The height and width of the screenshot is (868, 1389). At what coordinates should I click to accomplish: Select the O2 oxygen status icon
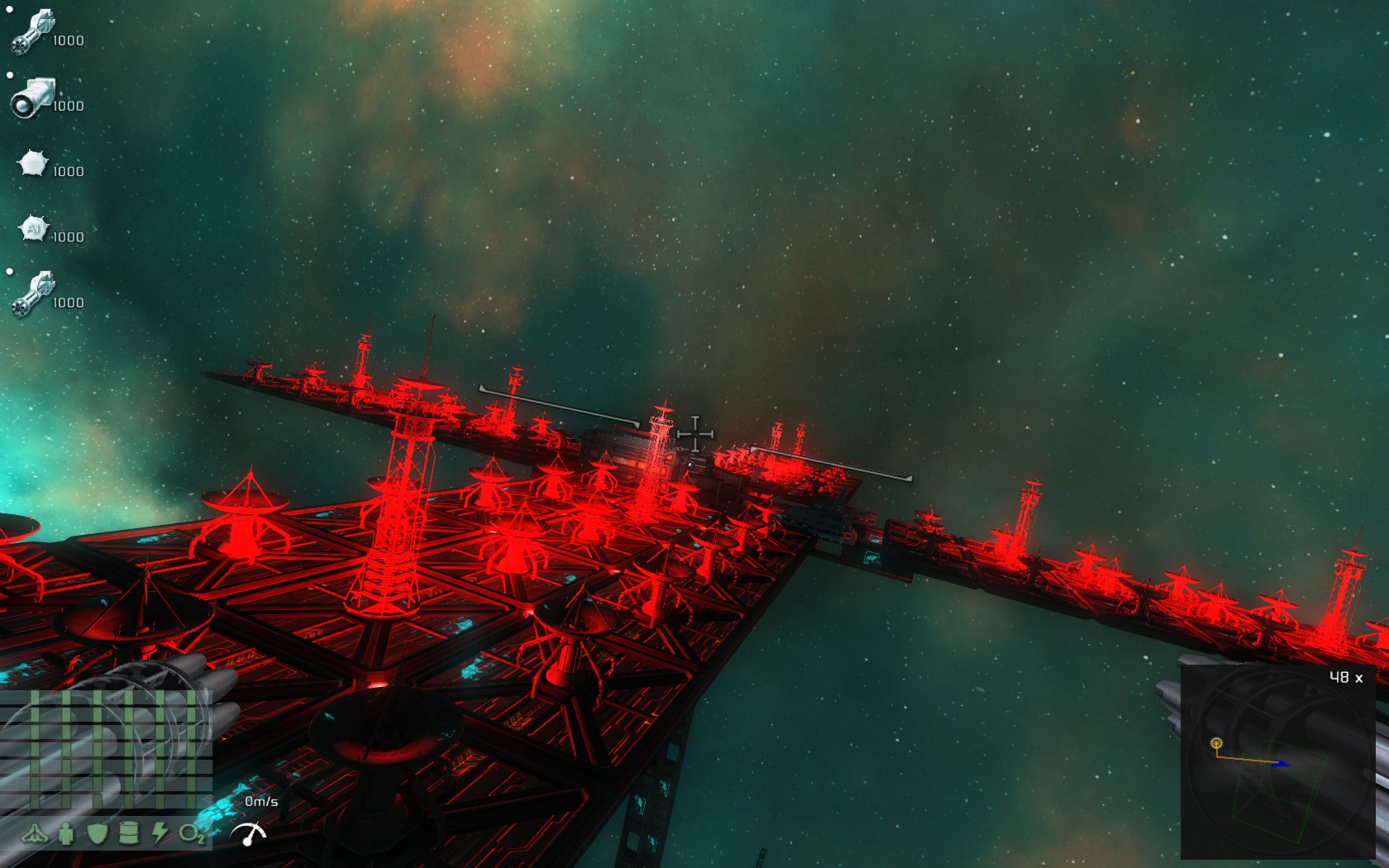point(192,834)
